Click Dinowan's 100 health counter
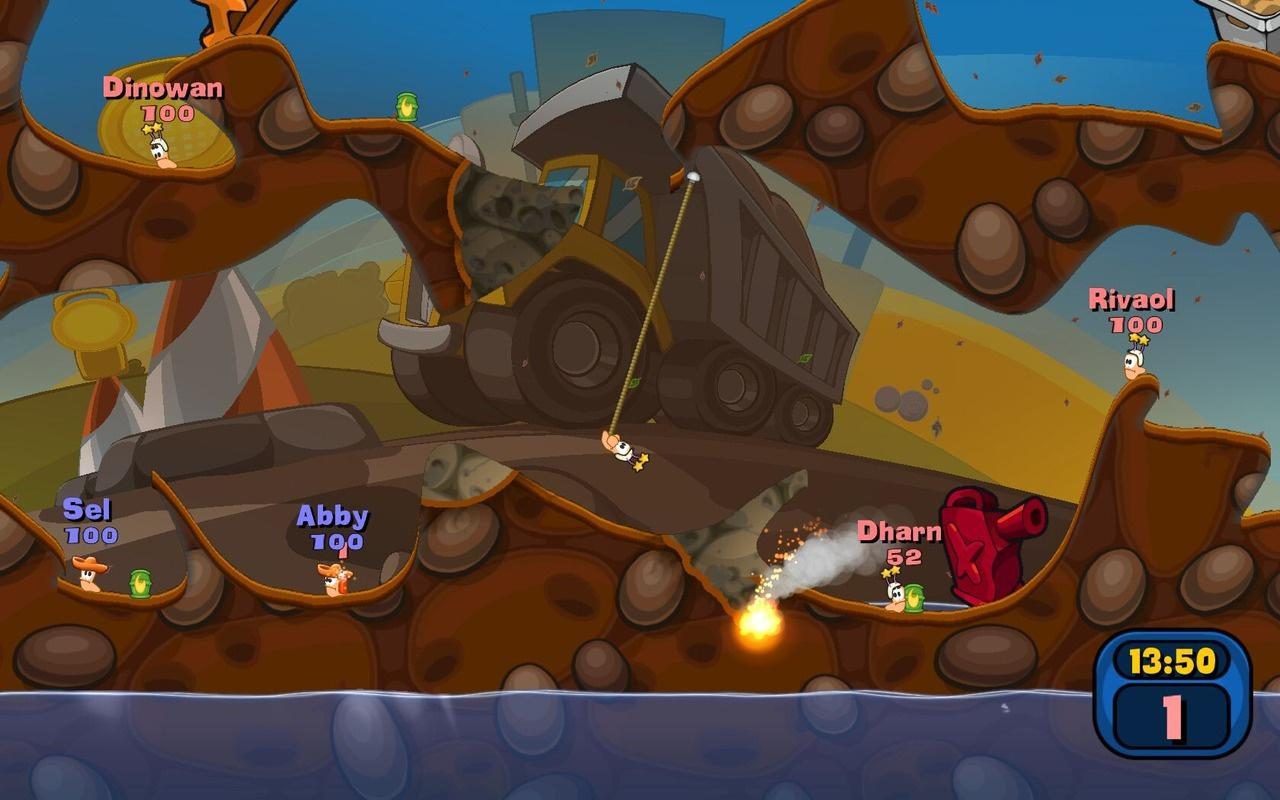 coord(166,112)
